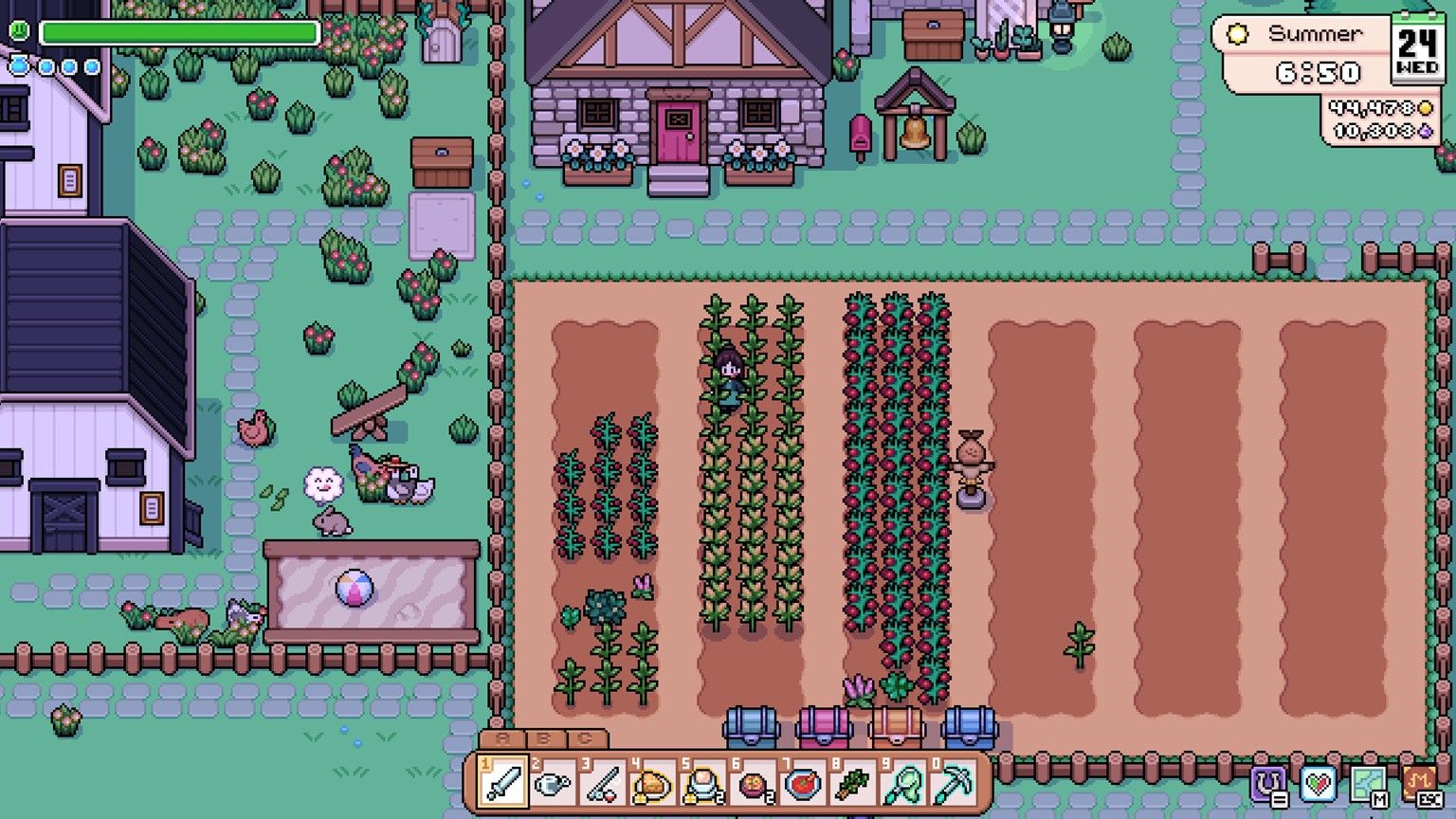The image size is (1456, 819).
Task: Choose the tomato soup bowl in slot 7
Action: point(803,784)
